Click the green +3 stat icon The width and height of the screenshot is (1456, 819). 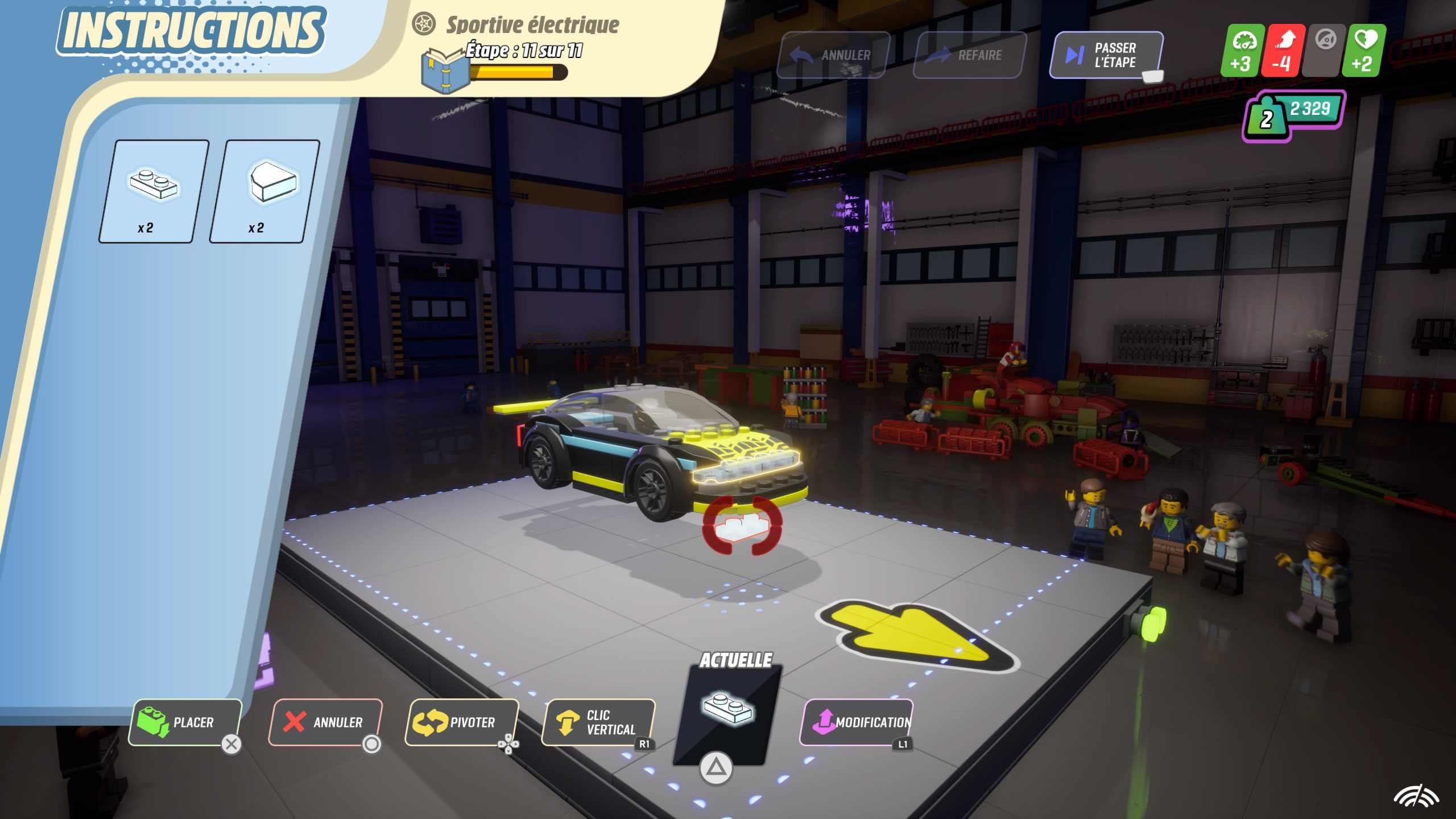click(x=1242, y=51)
